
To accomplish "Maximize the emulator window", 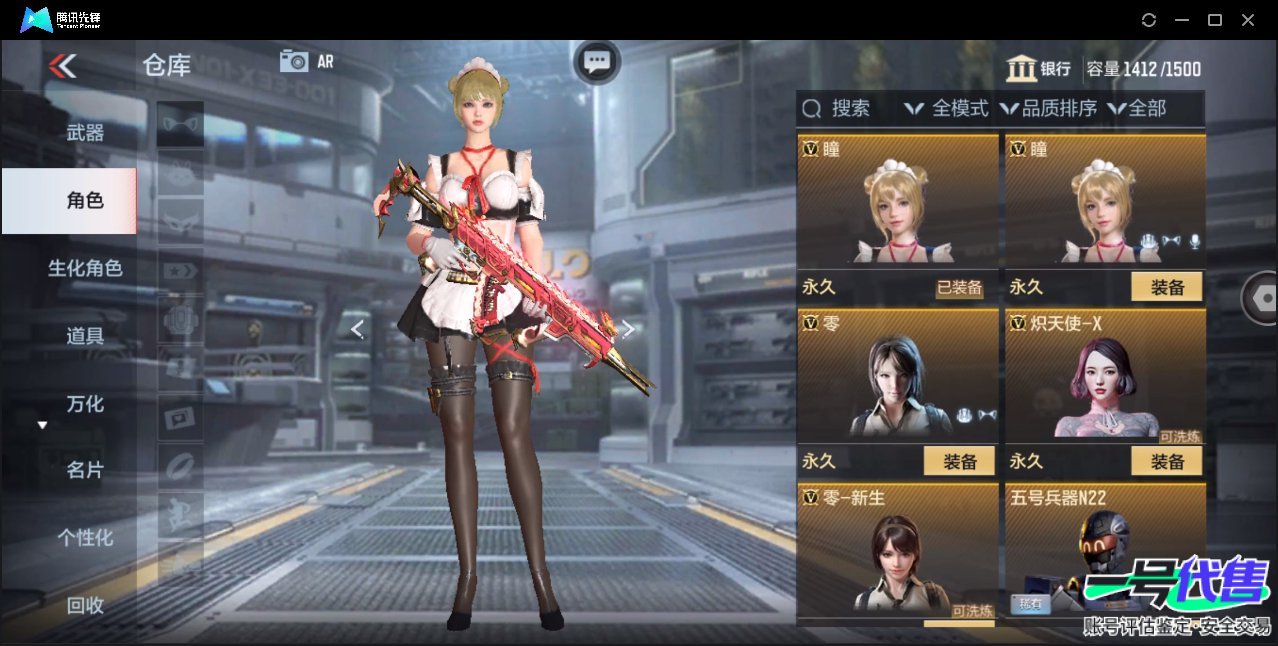I will click(x=1215, y=20).
